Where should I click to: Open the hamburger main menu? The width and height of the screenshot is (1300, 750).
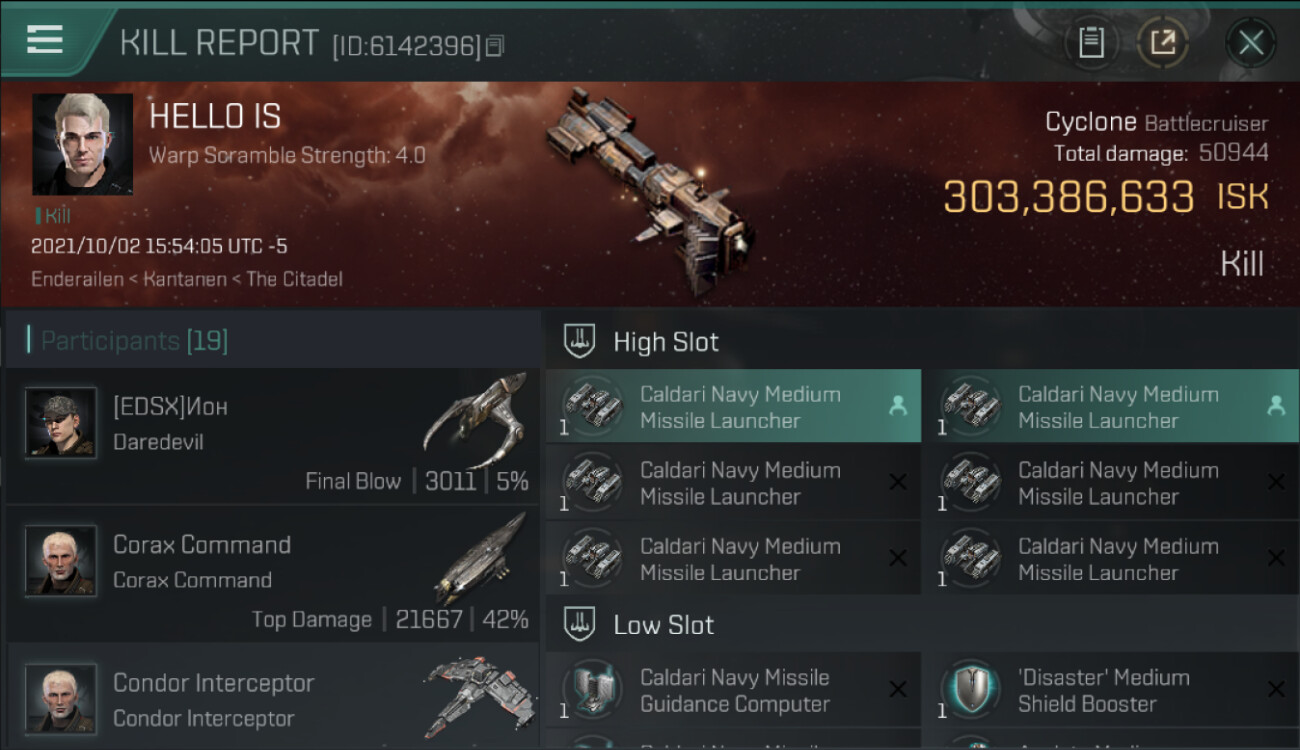[45, 39]
